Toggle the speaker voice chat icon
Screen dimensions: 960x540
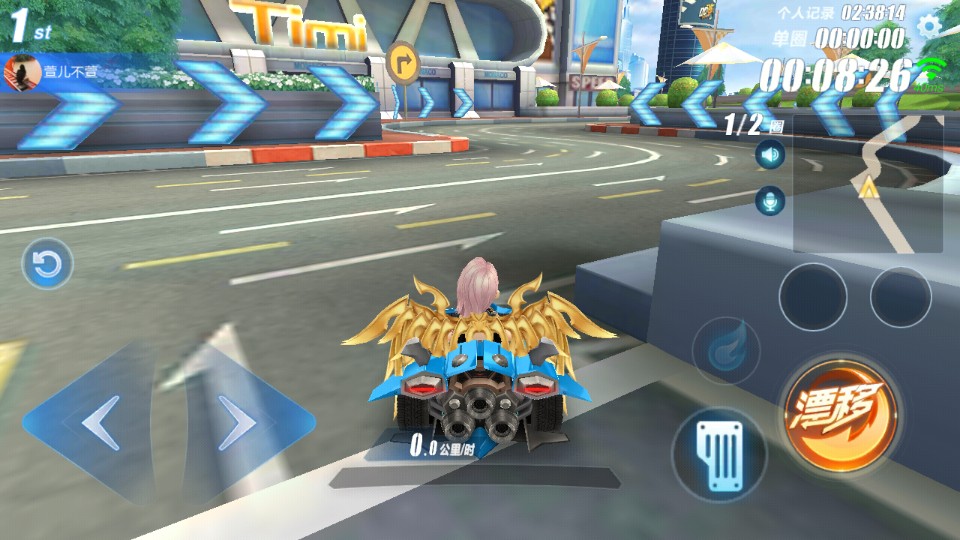[769, 155]
